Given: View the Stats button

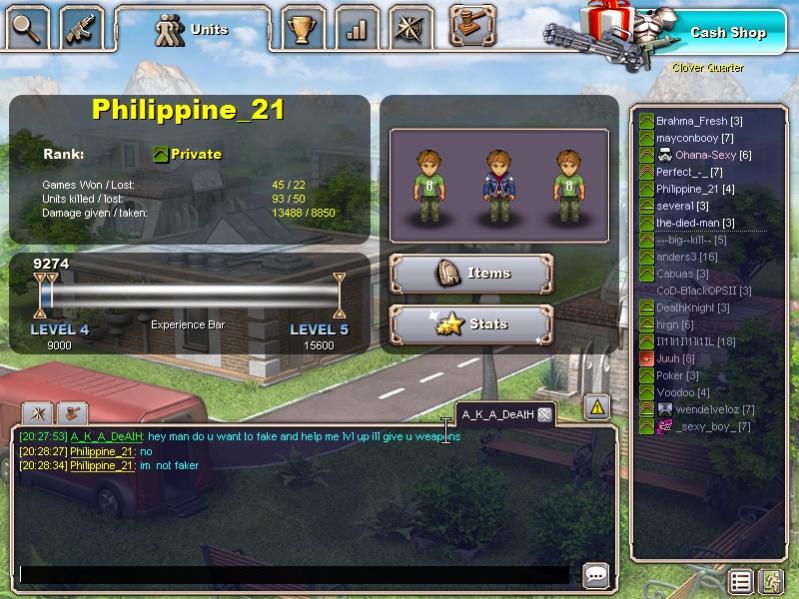Looking at the screenshot, I should point(471,324).
